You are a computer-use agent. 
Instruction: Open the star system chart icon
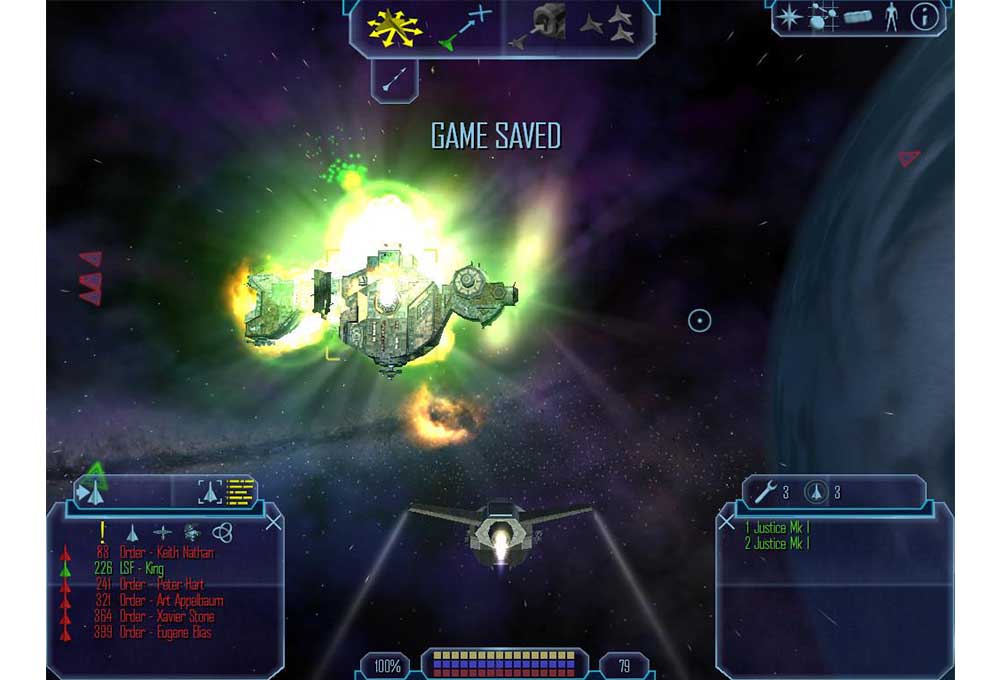pyautogui.click(x=822, y=18)
